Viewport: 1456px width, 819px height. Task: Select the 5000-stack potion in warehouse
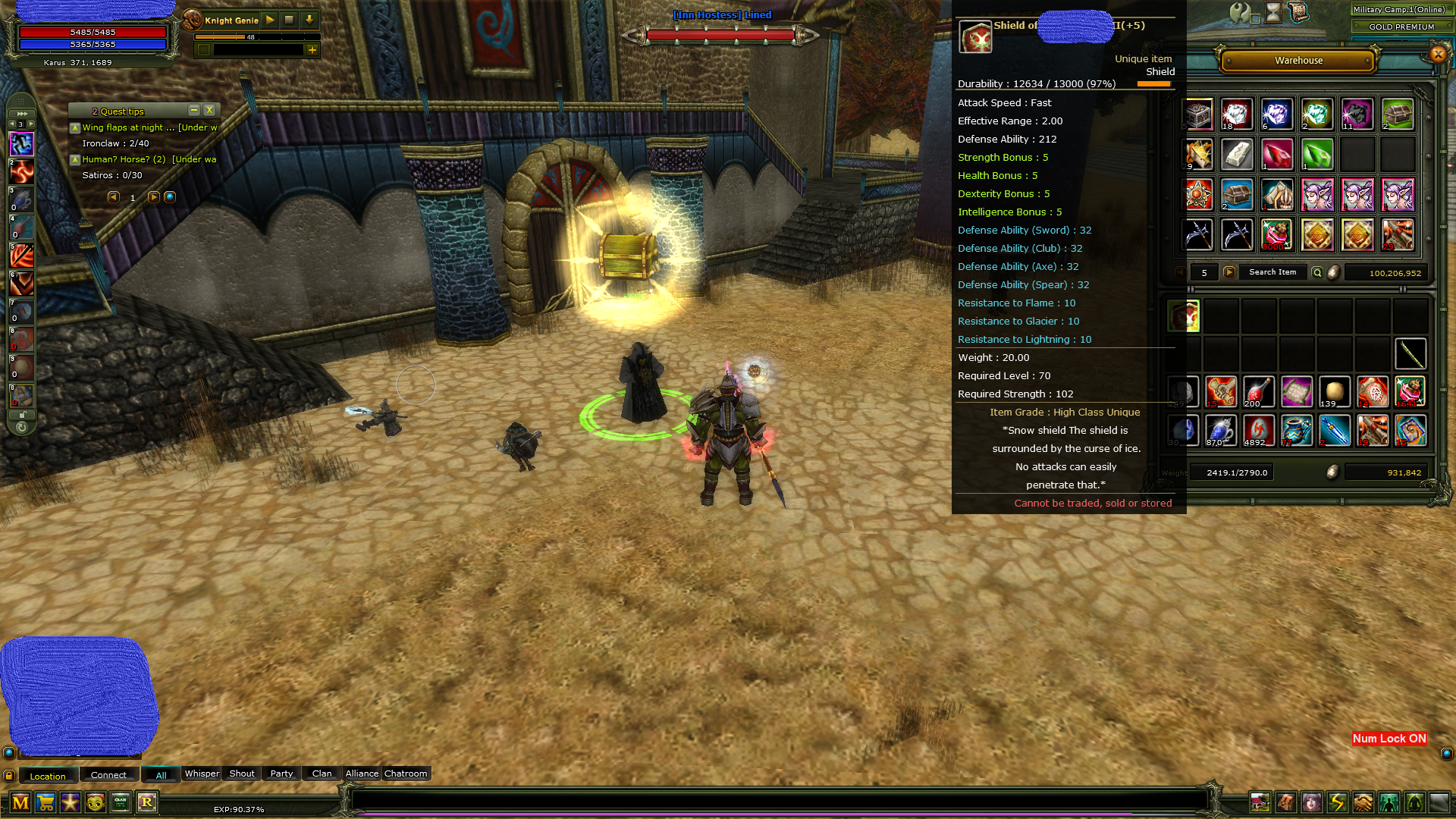click(1277, 235)
